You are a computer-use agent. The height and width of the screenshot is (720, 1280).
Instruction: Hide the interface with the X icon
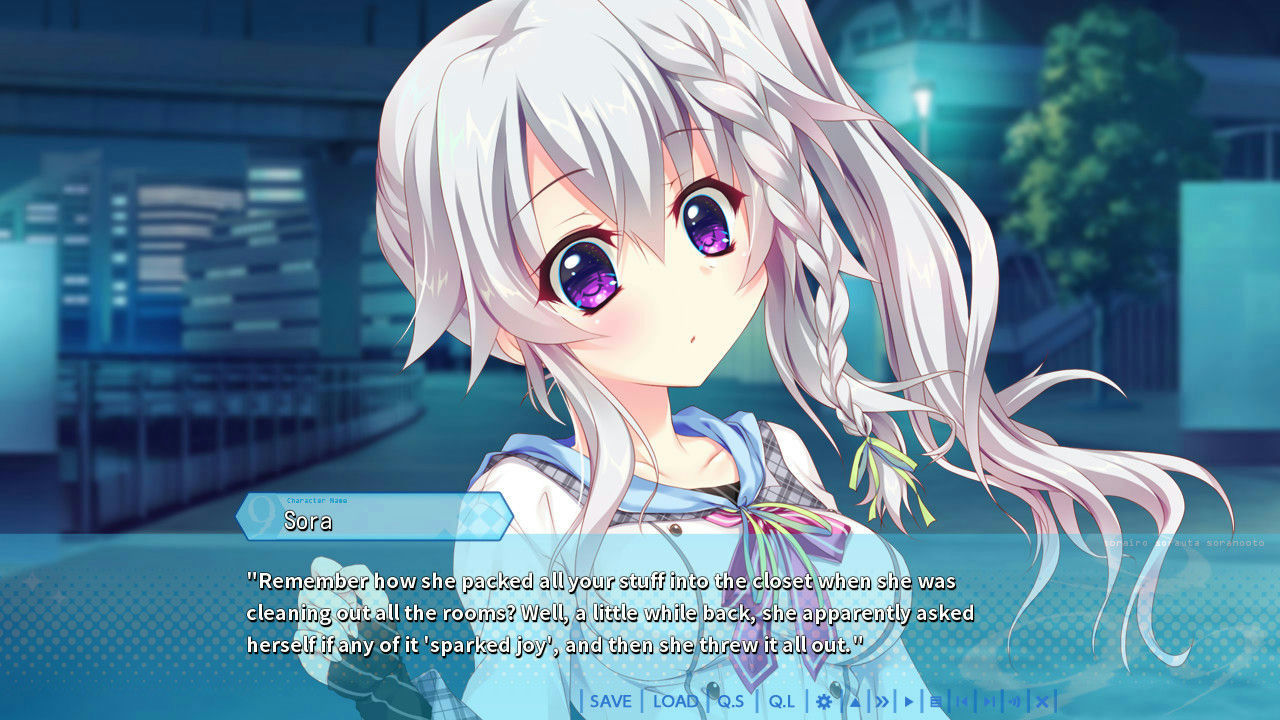tap(1043, 701)
